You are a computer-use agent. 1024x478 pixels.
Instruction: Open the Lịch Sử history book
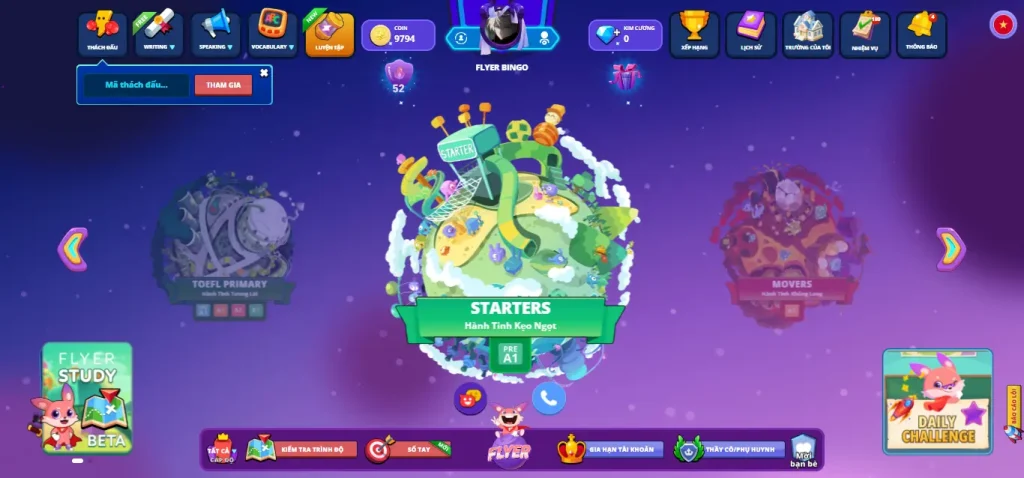pos(751,33)
